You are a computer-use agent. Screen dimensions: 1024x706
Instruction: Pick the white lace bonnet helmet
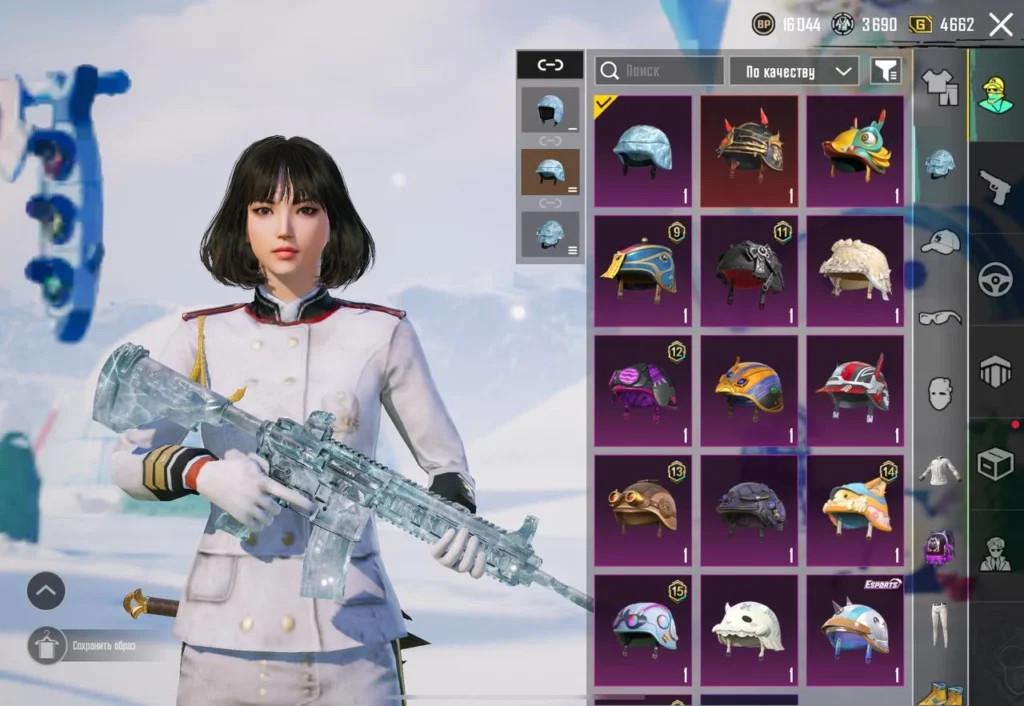coord(855,270)
